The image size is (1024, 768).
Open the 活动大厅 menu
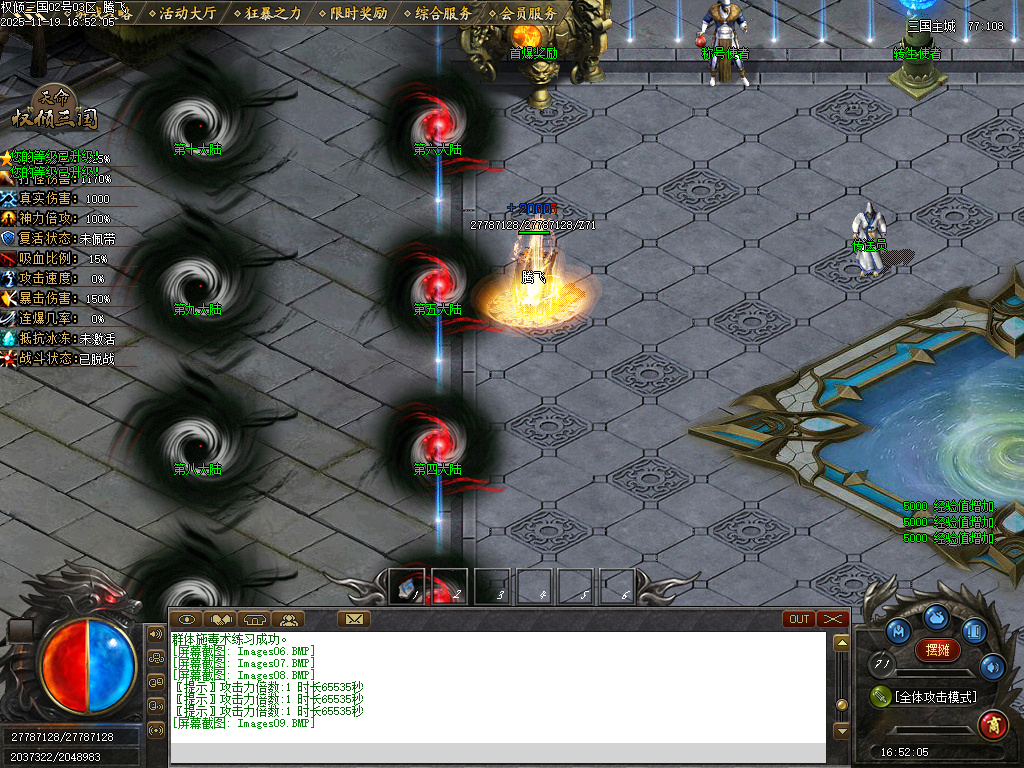[x=187, y=13]
